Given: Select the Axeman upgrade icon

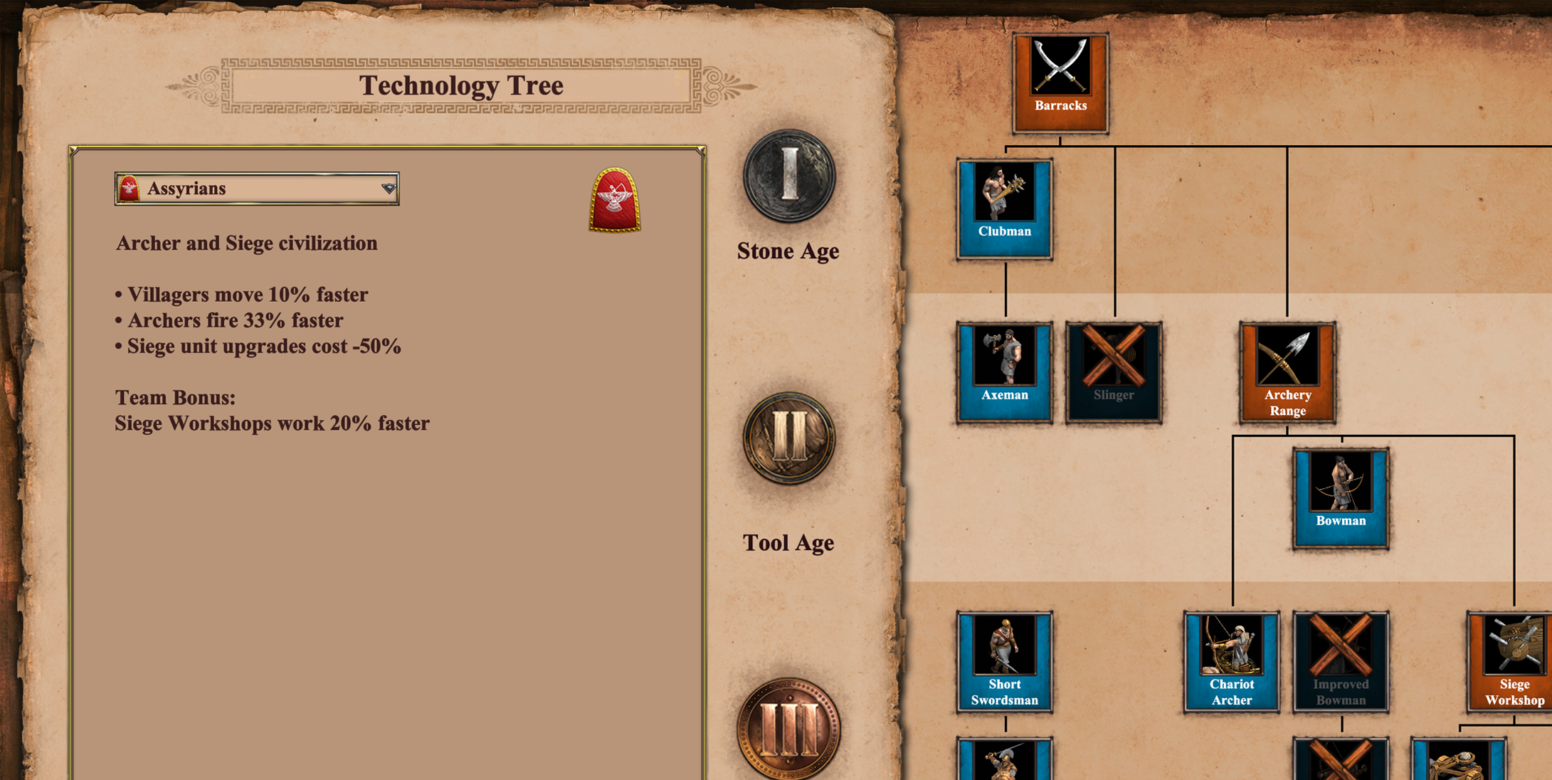Looking at the screenshot, I should tap(1004, 372).
